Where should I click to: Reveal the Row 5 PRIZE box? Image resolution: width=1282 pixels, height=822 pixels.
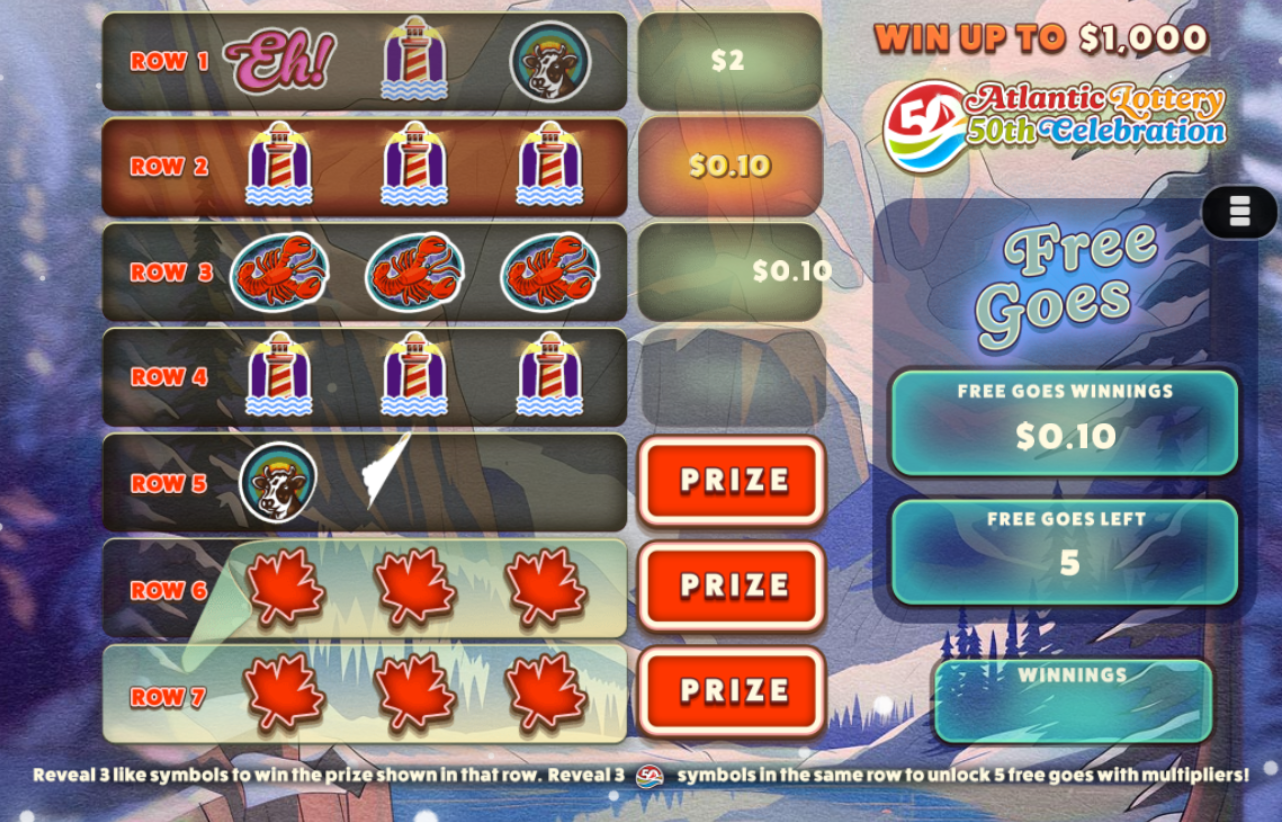pyautogui.click(x=732, y=481)
